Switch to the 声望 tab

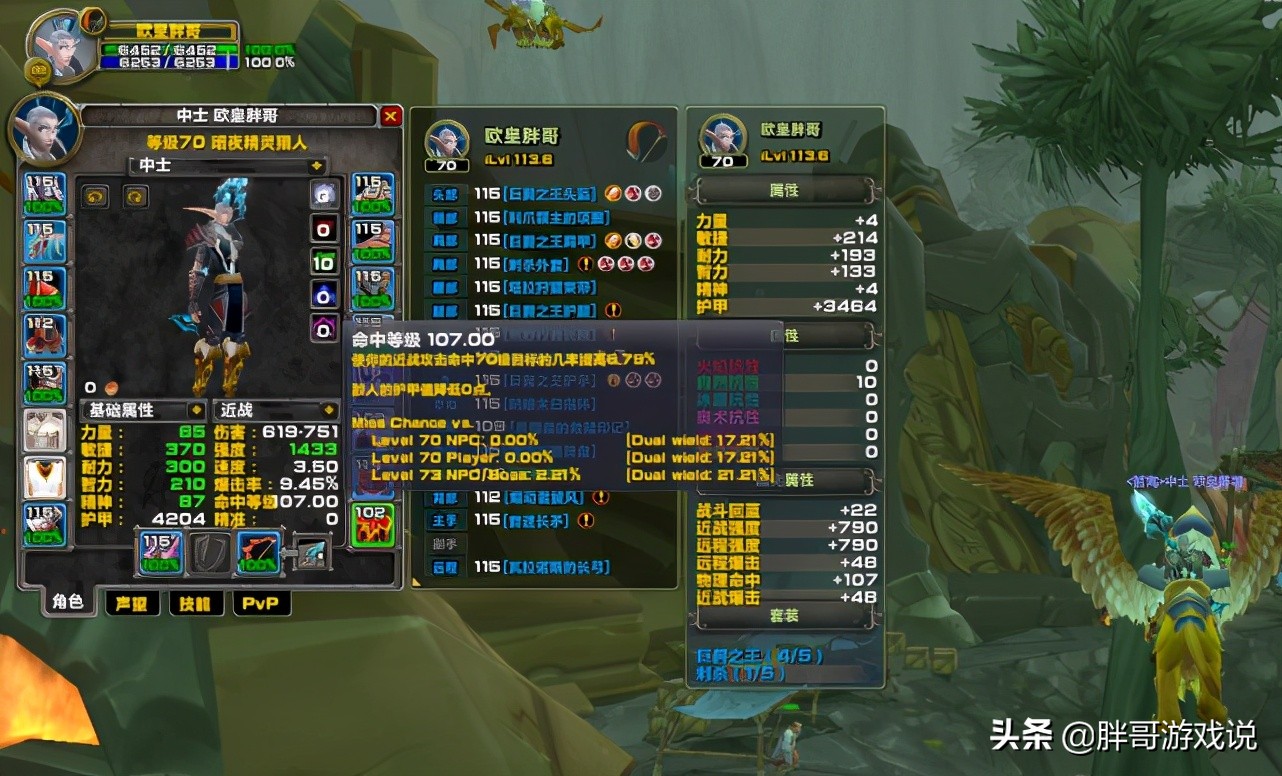[x=131, y=603]
